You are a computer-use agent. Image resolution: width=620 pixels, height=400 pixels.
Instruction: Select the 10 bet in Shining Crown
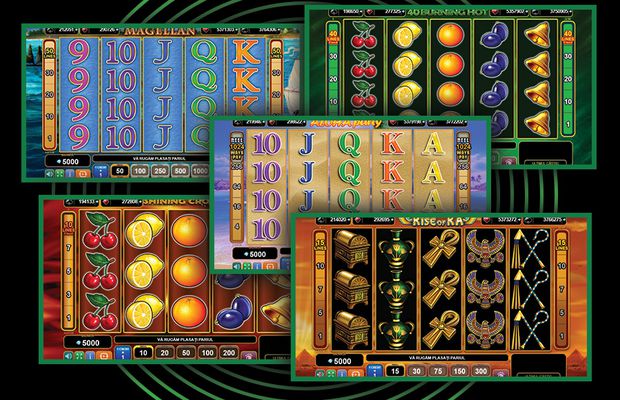coord(142,351)
